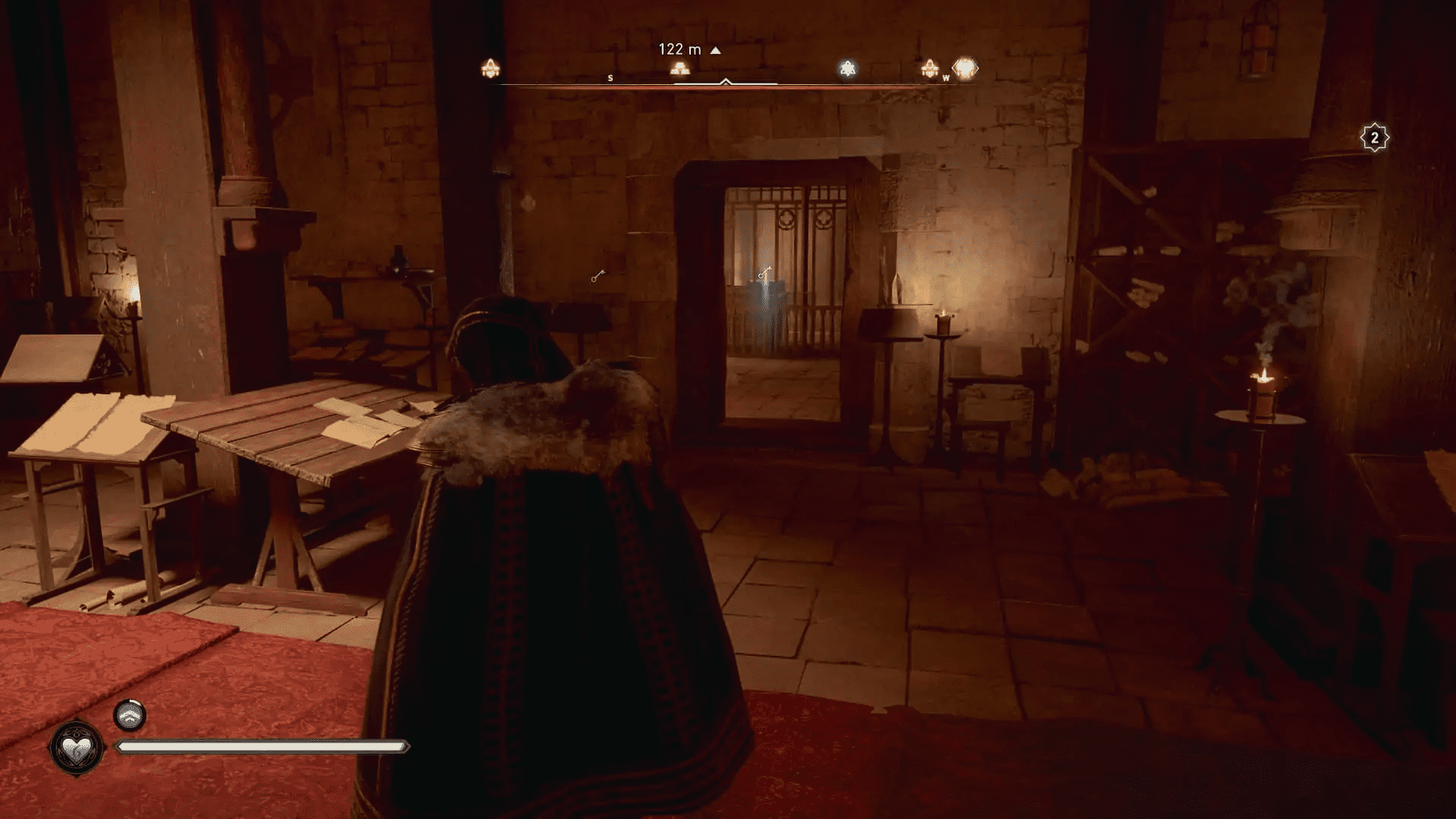The width and height of the screenshot is (1456, 819).
Task: Click the S cardinal marker on the compass
Action: [610, 77]
